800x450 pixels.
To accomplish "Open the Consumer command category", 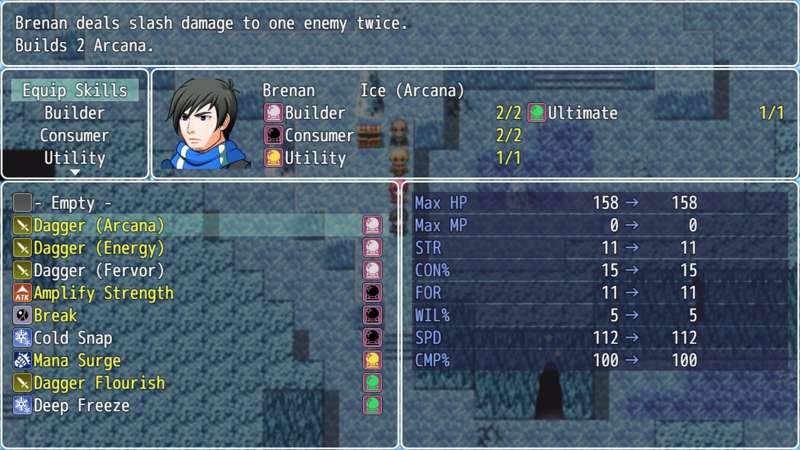I will pyautogui.click(x=75, y=135).
